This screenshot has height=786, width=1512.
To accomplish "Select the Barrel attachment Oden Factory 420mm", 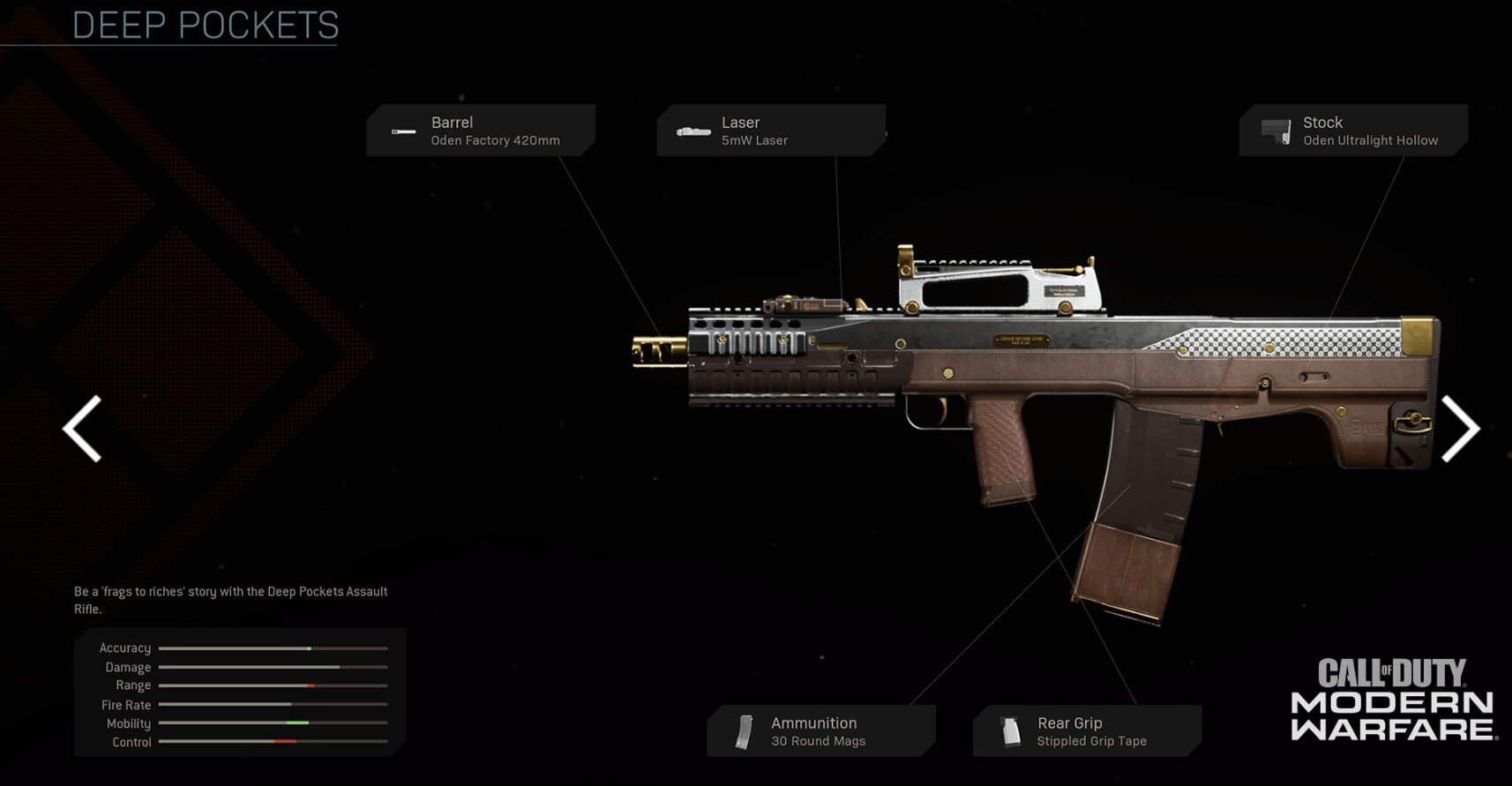I will point(481,131).
